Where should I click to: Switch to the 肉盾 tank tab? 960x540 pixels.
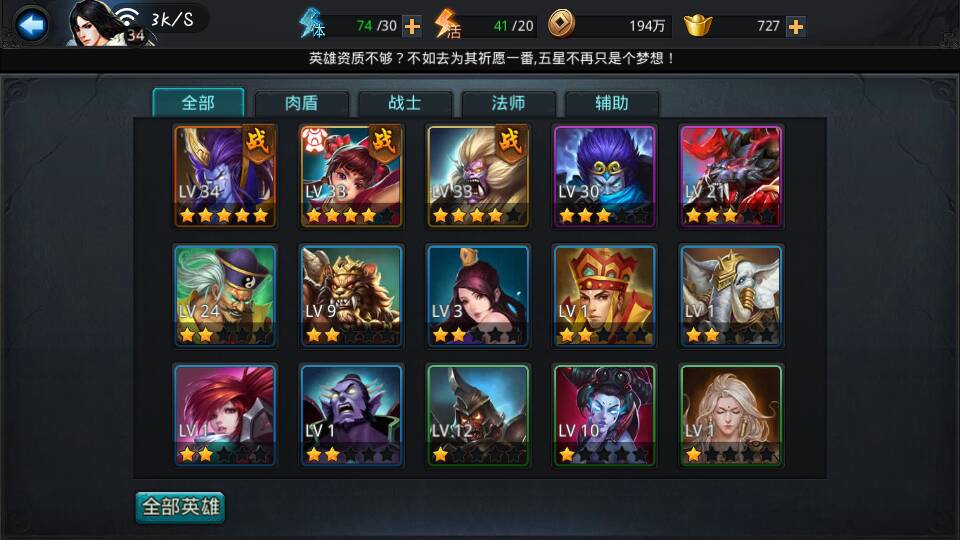pos(302,103)
